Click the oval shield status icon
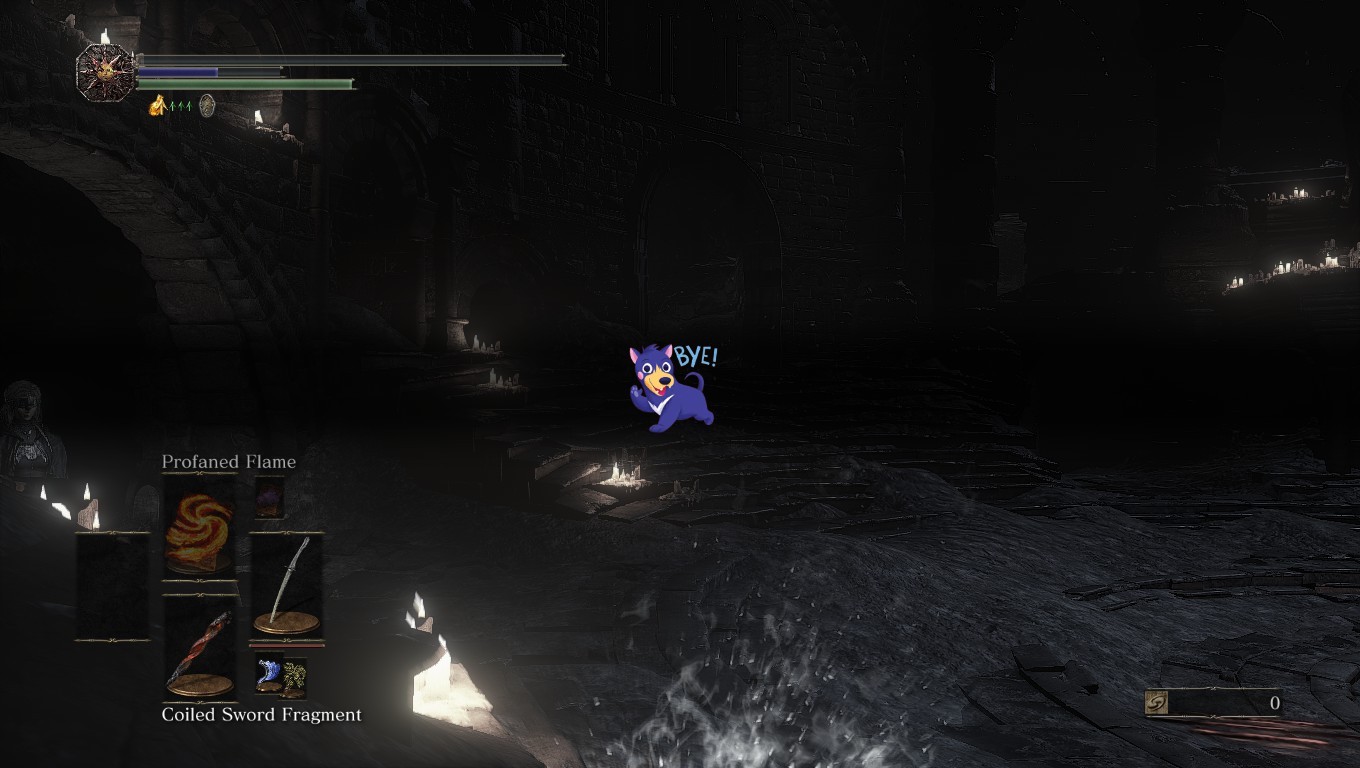This screenshot has height=768, width=1360. coord(207,105)
